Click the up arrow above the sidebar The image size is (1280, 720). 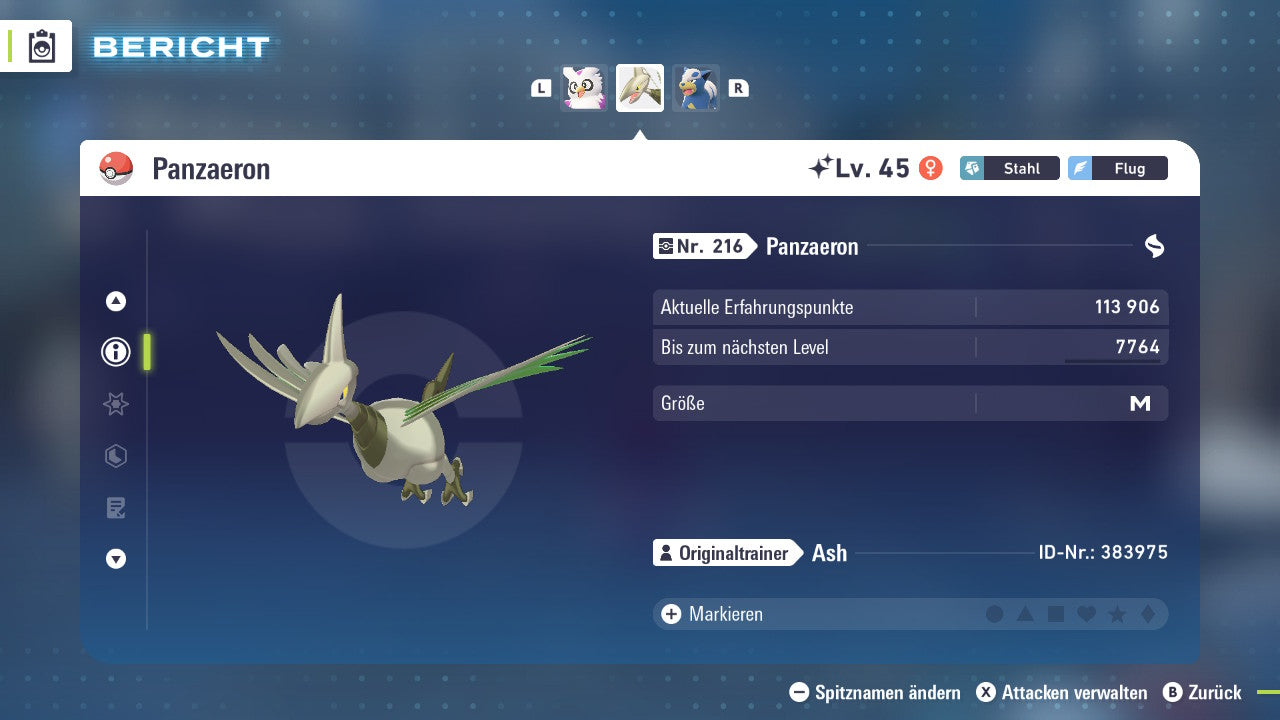coord(115,301)
